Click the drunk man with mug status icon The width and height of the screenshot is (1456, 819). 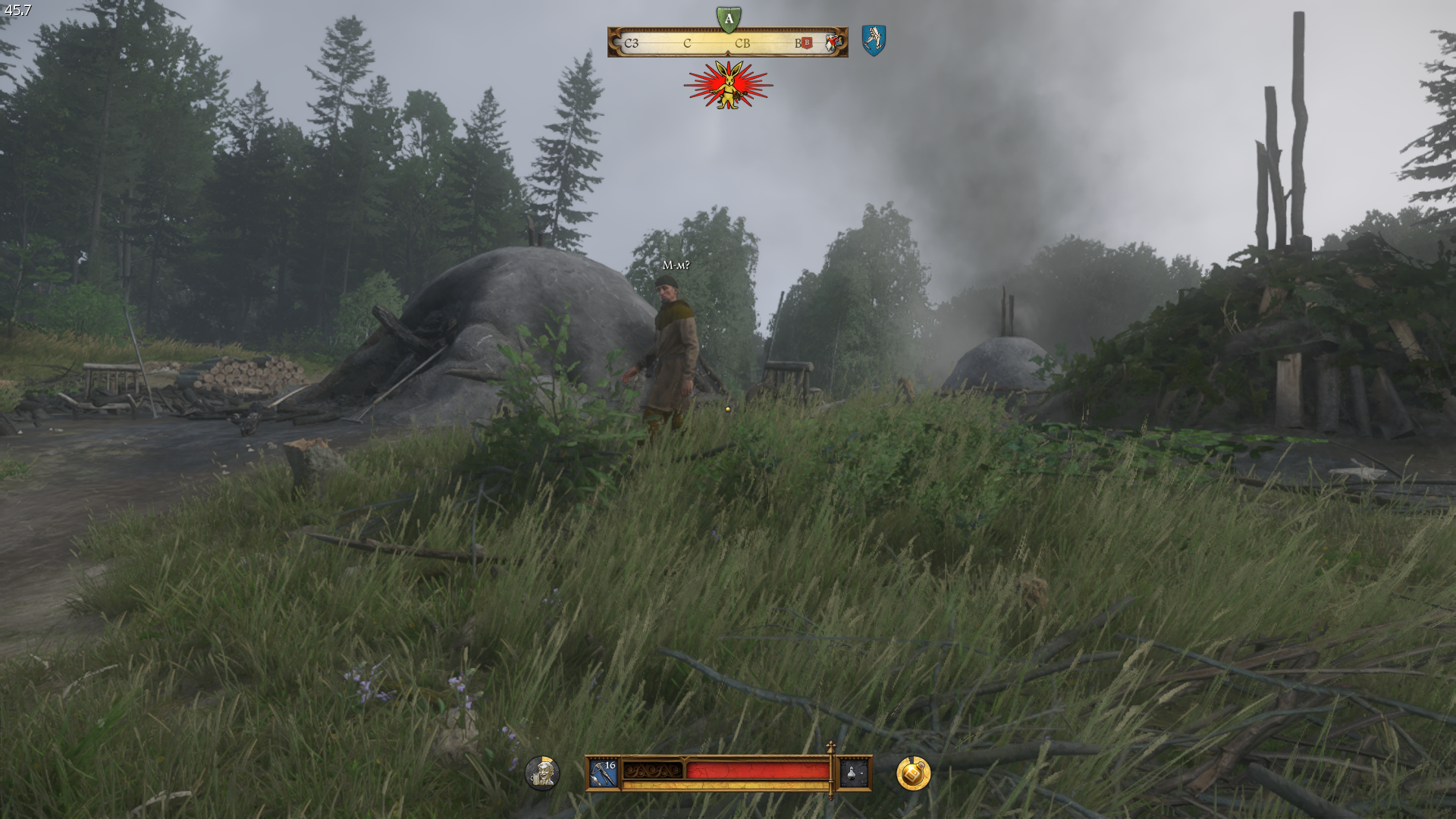542,773
